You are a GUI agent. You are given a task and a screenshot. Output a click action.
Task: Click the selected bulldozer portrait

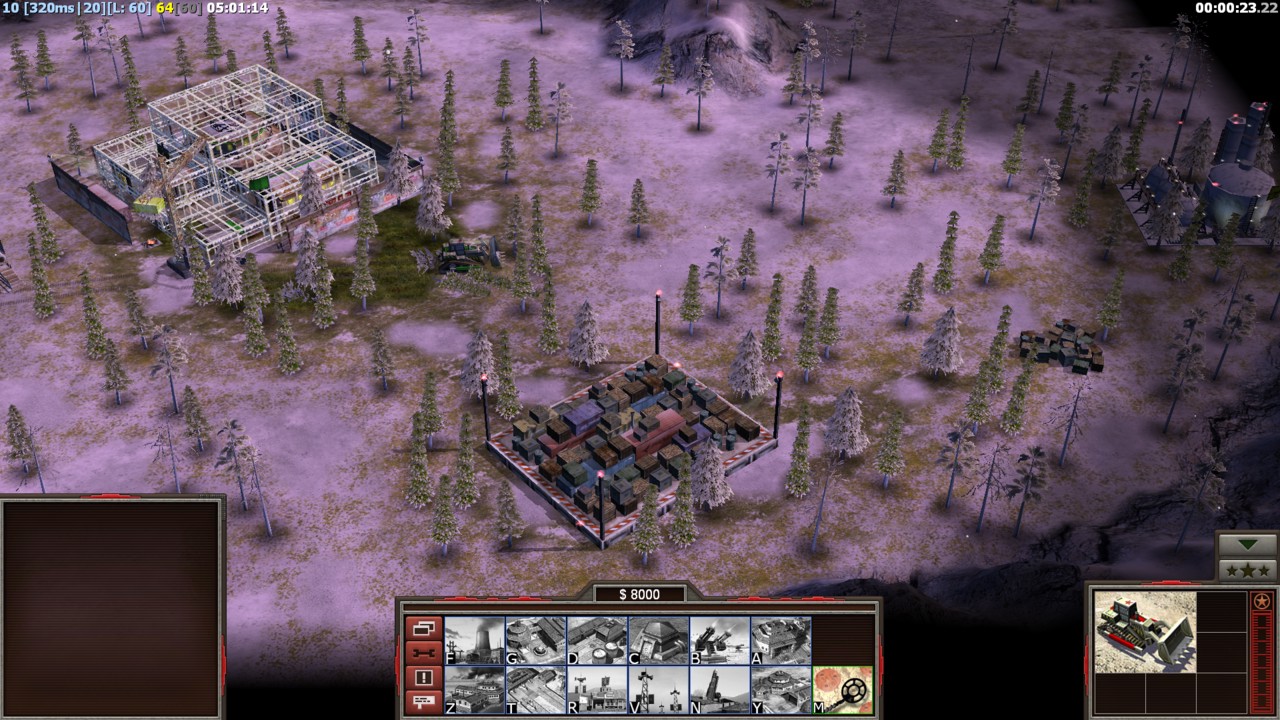point(1144,631)
